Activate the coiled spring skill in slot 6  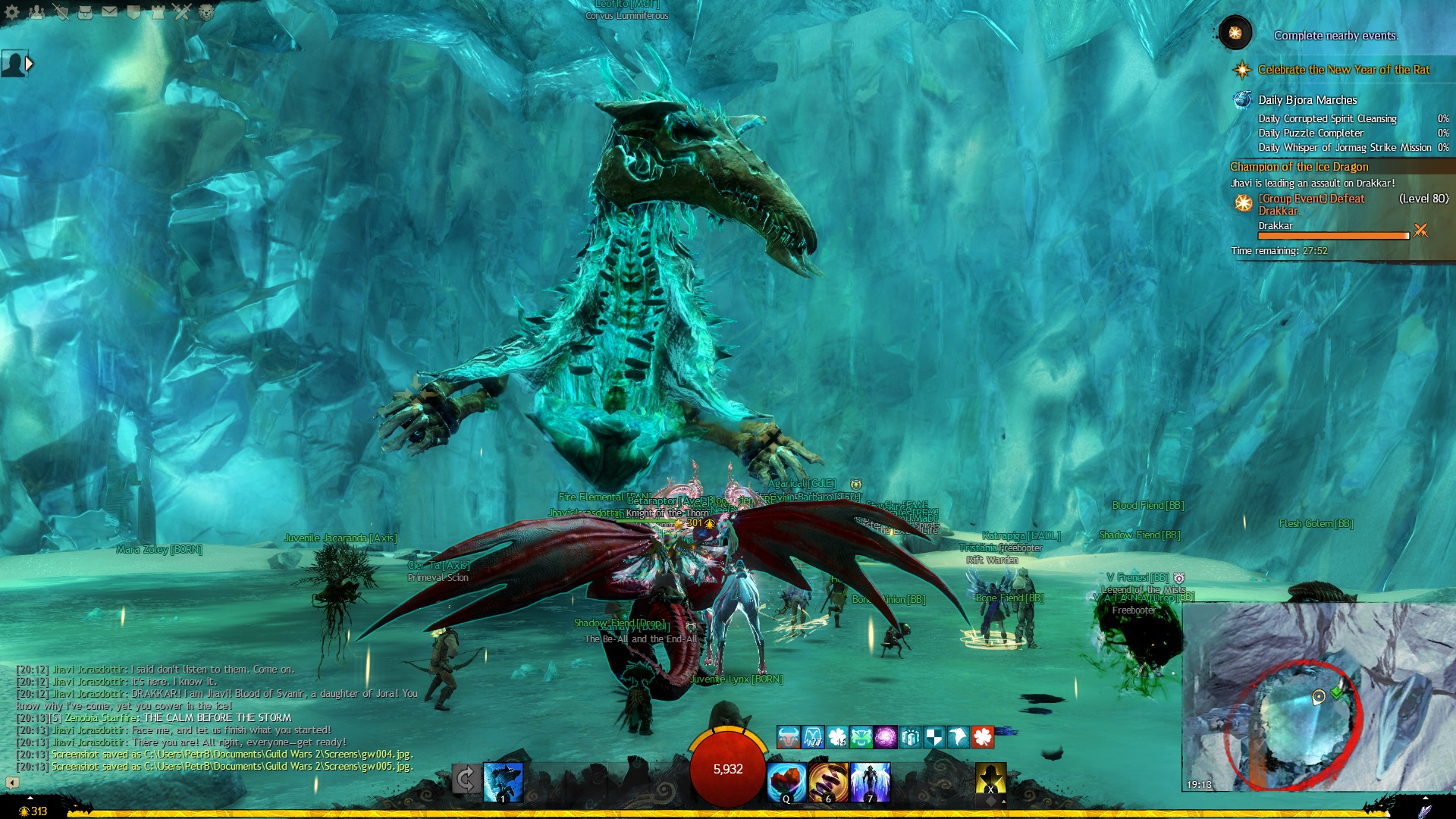[x=828, y=782]
